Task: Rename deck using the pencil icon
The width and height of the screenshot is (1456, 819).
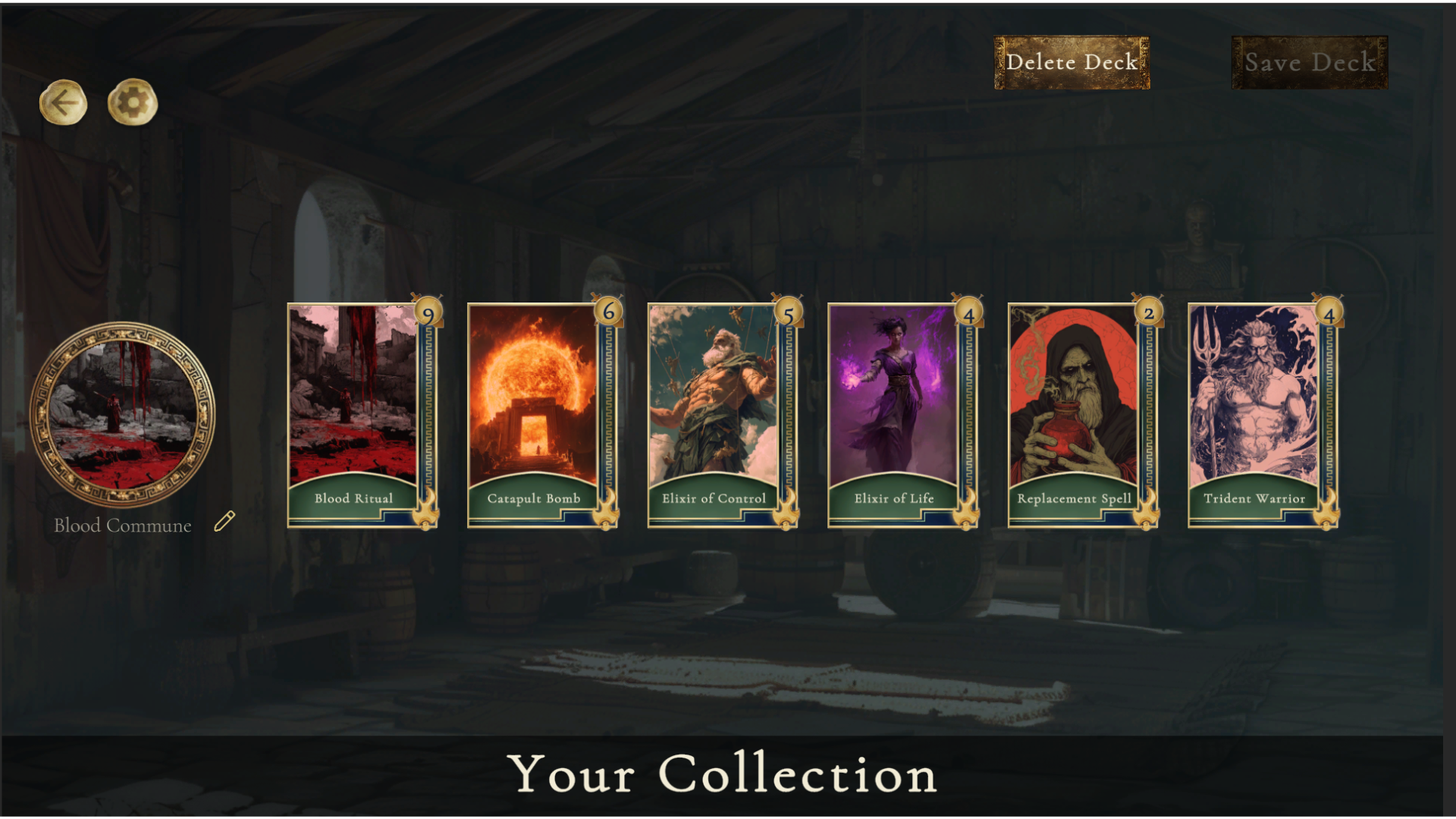Action: 224,522
